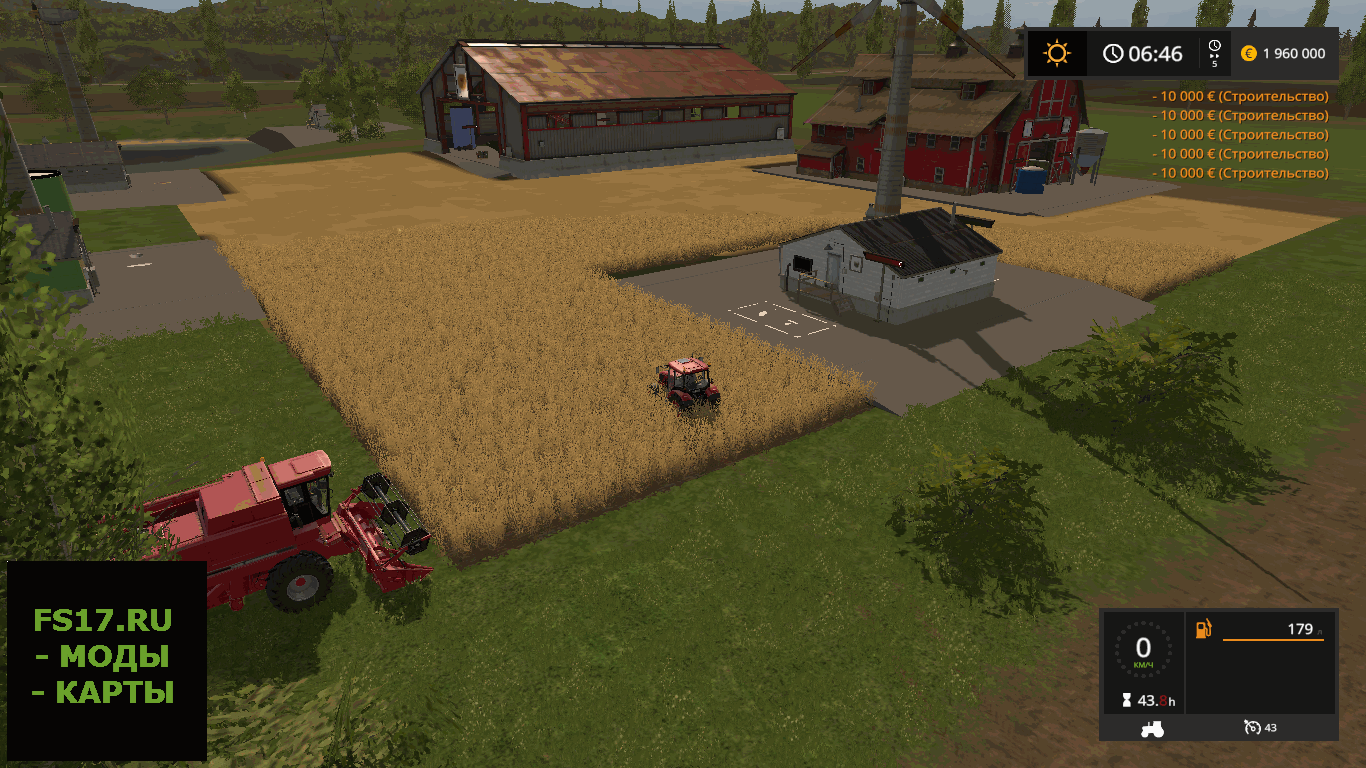The height and width of the screenshot is (768, 1366).
Task: Click the sun weather icon
Action: 1055,53
